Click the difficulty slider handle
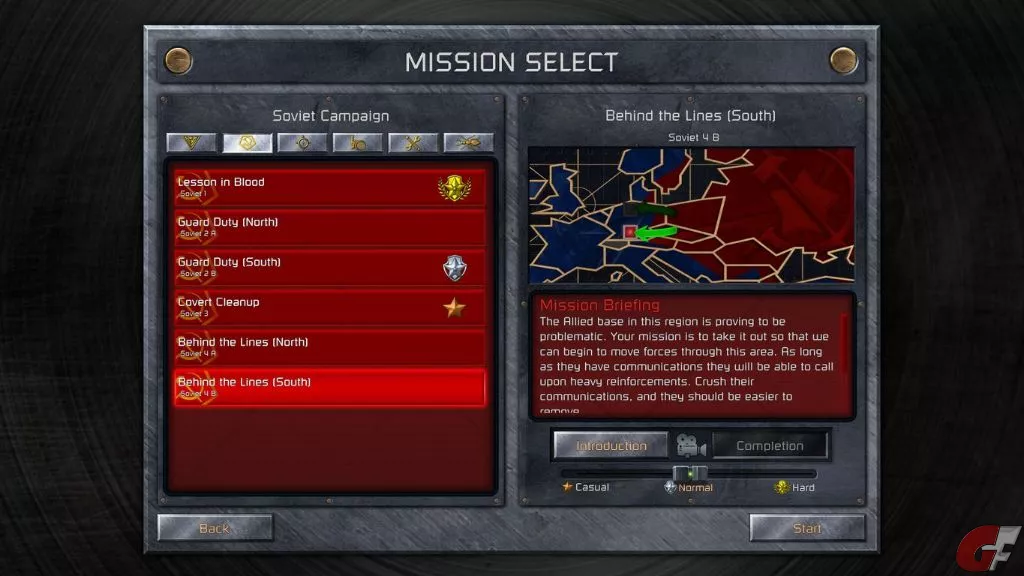Screen dimensions: 1024x576 [x=690, y=473]
